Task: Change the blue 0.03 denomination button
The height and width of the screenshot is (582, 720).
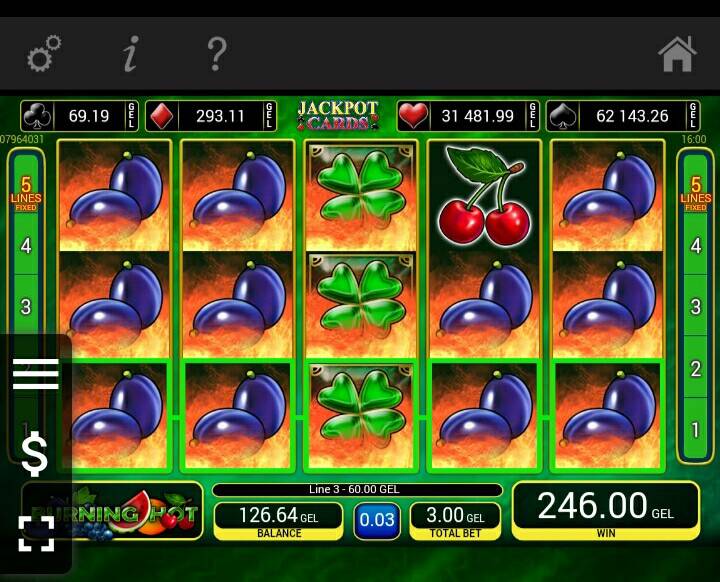Action: [x=377, y=520]
